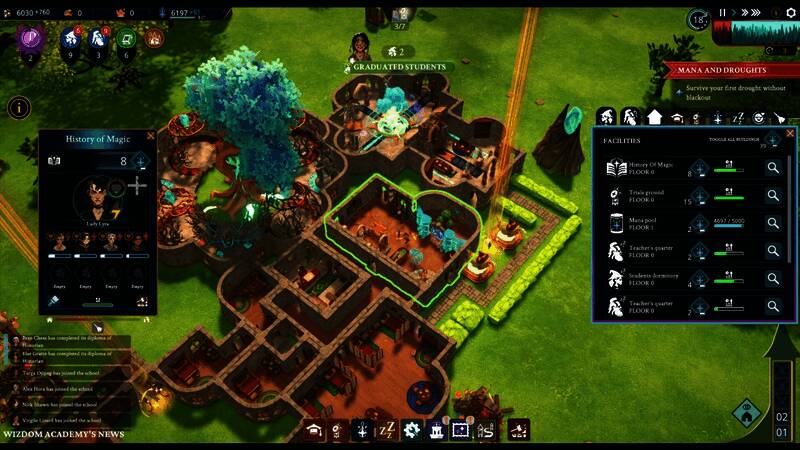Find History Of Magic room using magnifier

[x=773, y=169]
